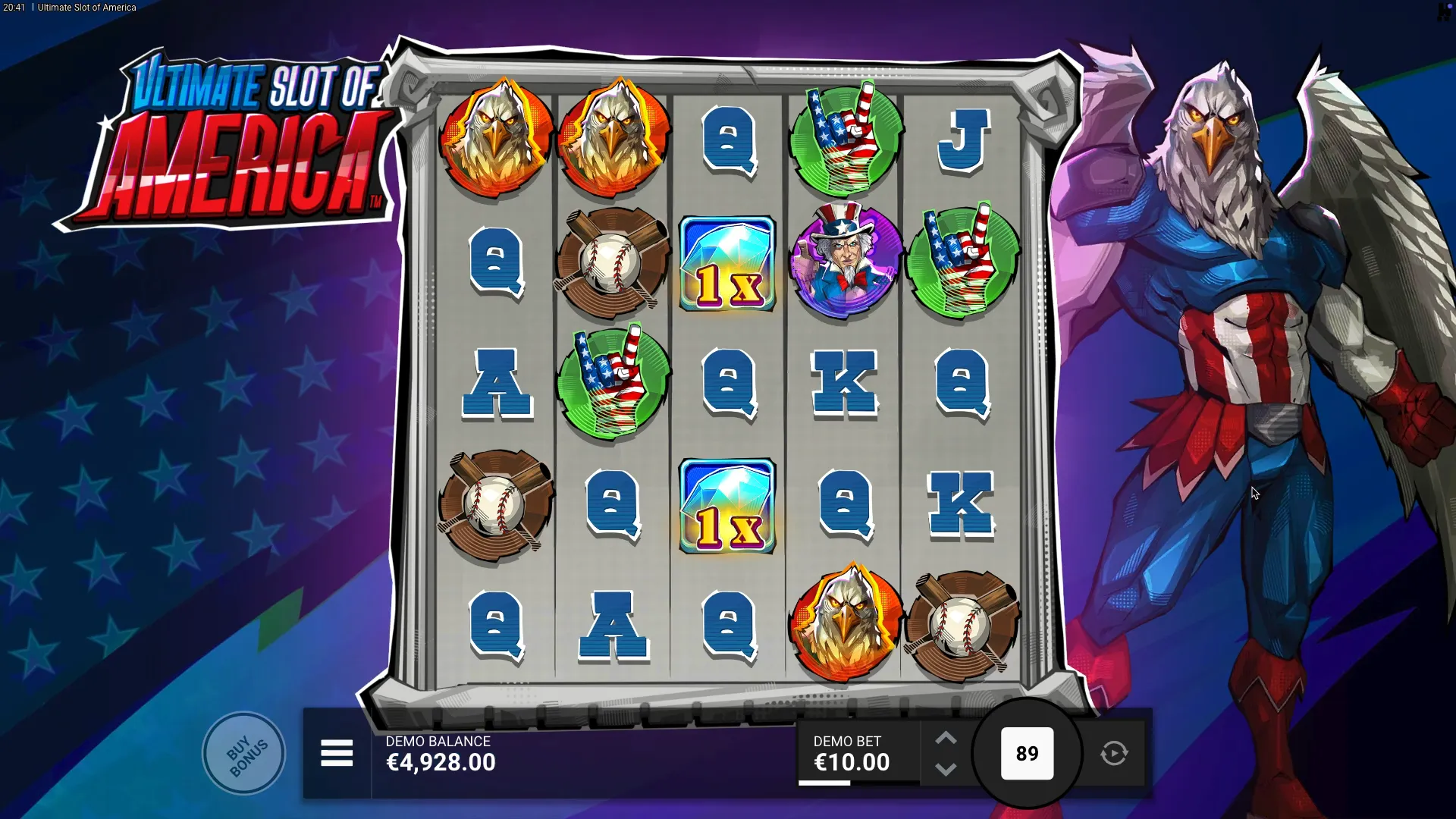Decrease the demo bet amount
This screenshot has height=819, width=1456.
pos(946,770)
